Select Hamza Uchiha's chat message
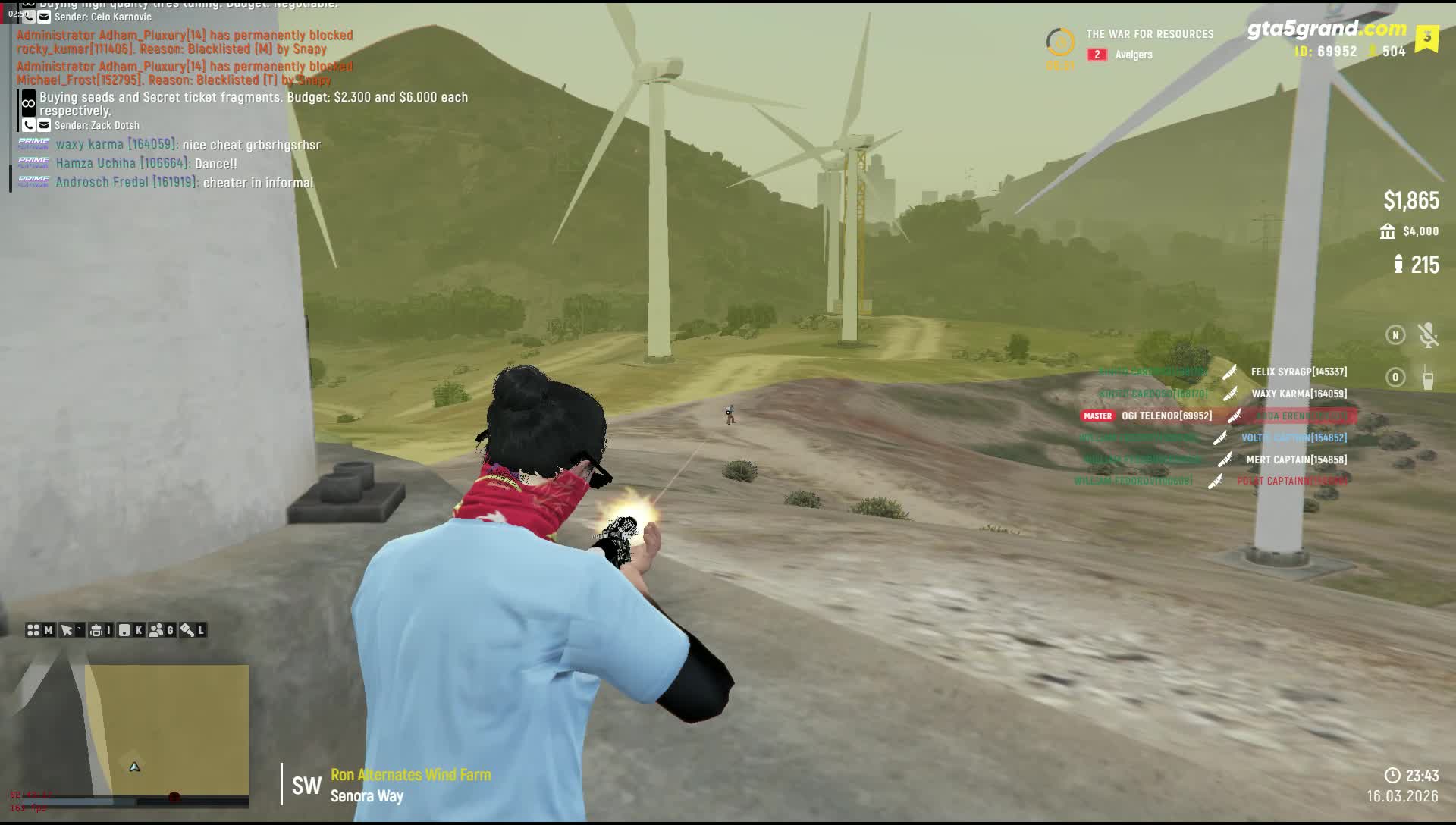Image resolution: width=1456 pixels, height=825 pixels. [x=146, y=164]
